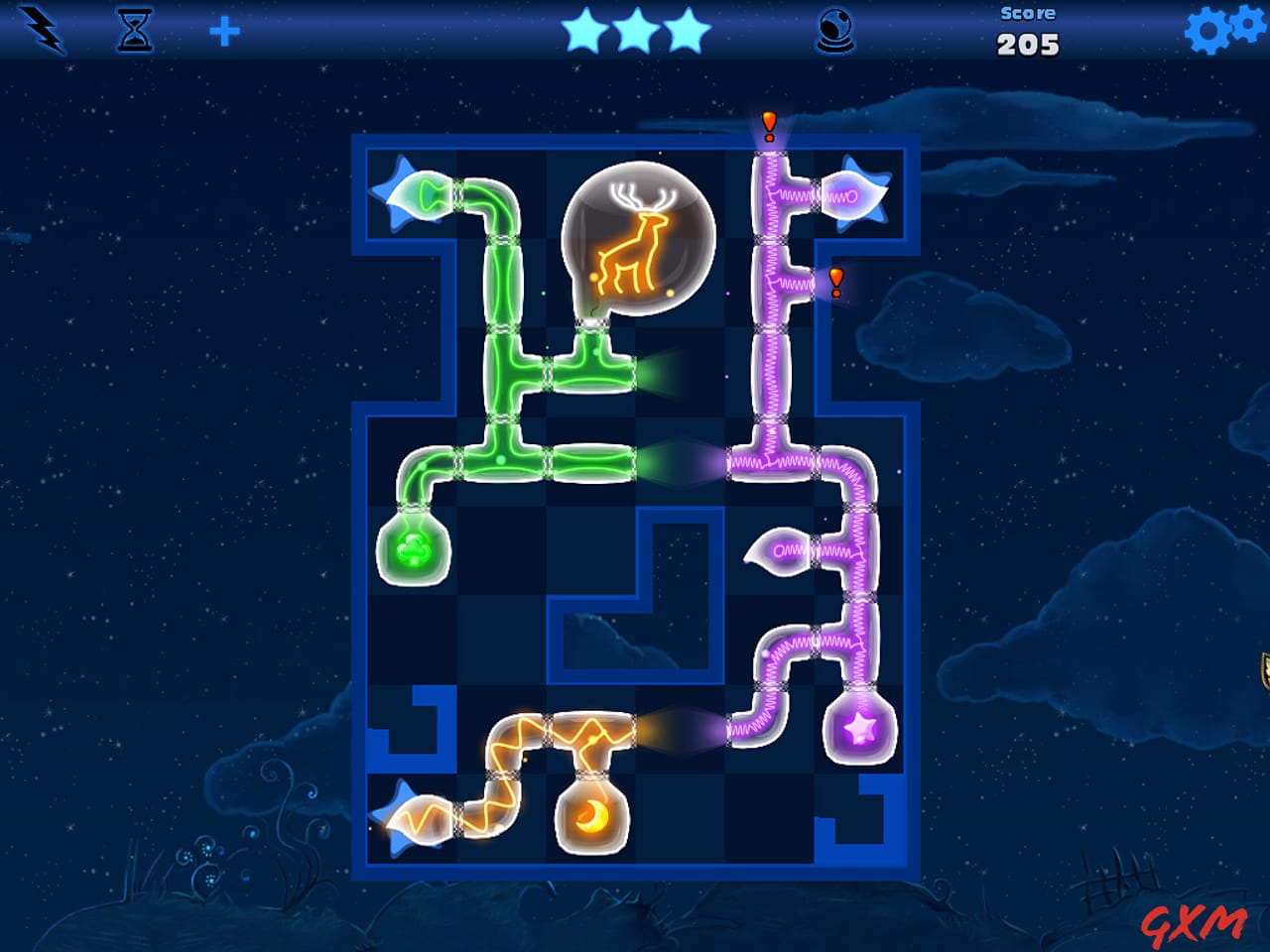The height and width of the screenshot is (952, 1270).
Task: Toggle the purple star bulb
Action: point(859,731)
